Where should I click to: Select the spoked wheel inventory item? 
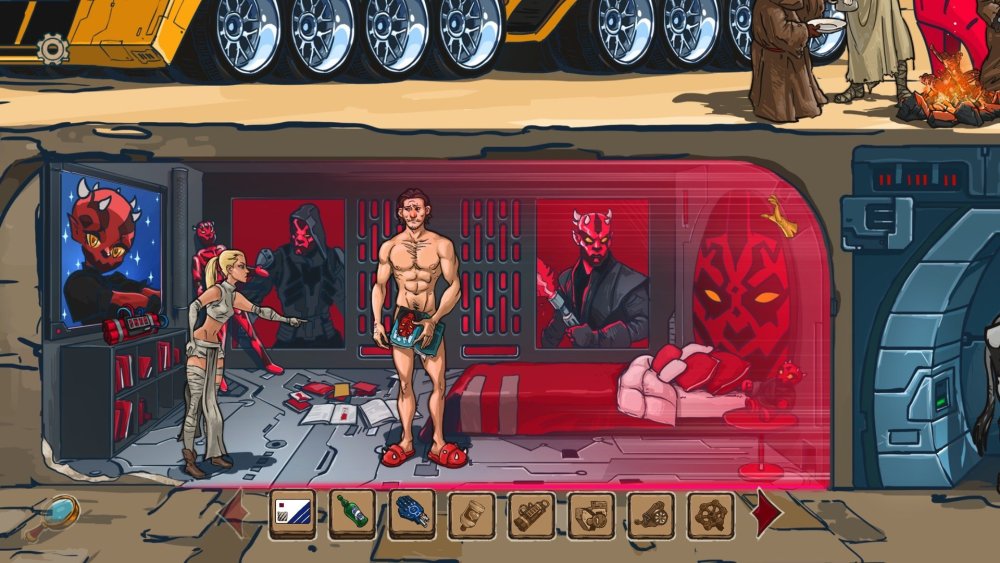click(711, 515)
